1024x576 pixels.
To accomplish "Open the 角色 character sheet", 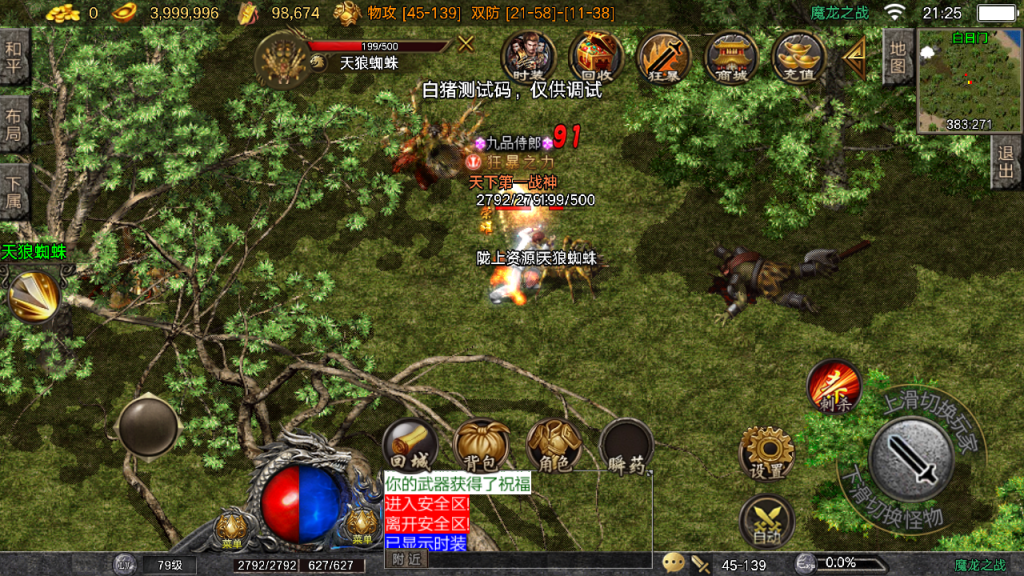I will click(x=554, y=446).
